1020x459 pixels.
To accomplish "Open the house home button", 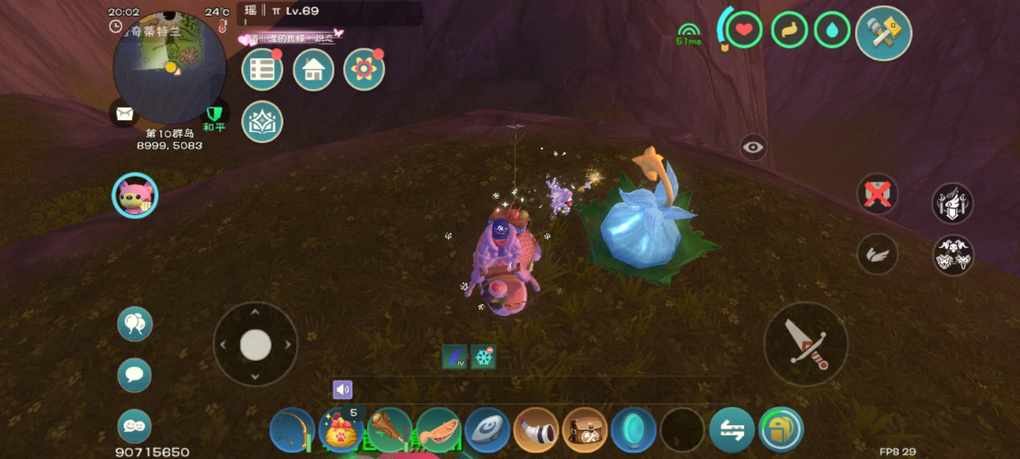I will point(313,70).
